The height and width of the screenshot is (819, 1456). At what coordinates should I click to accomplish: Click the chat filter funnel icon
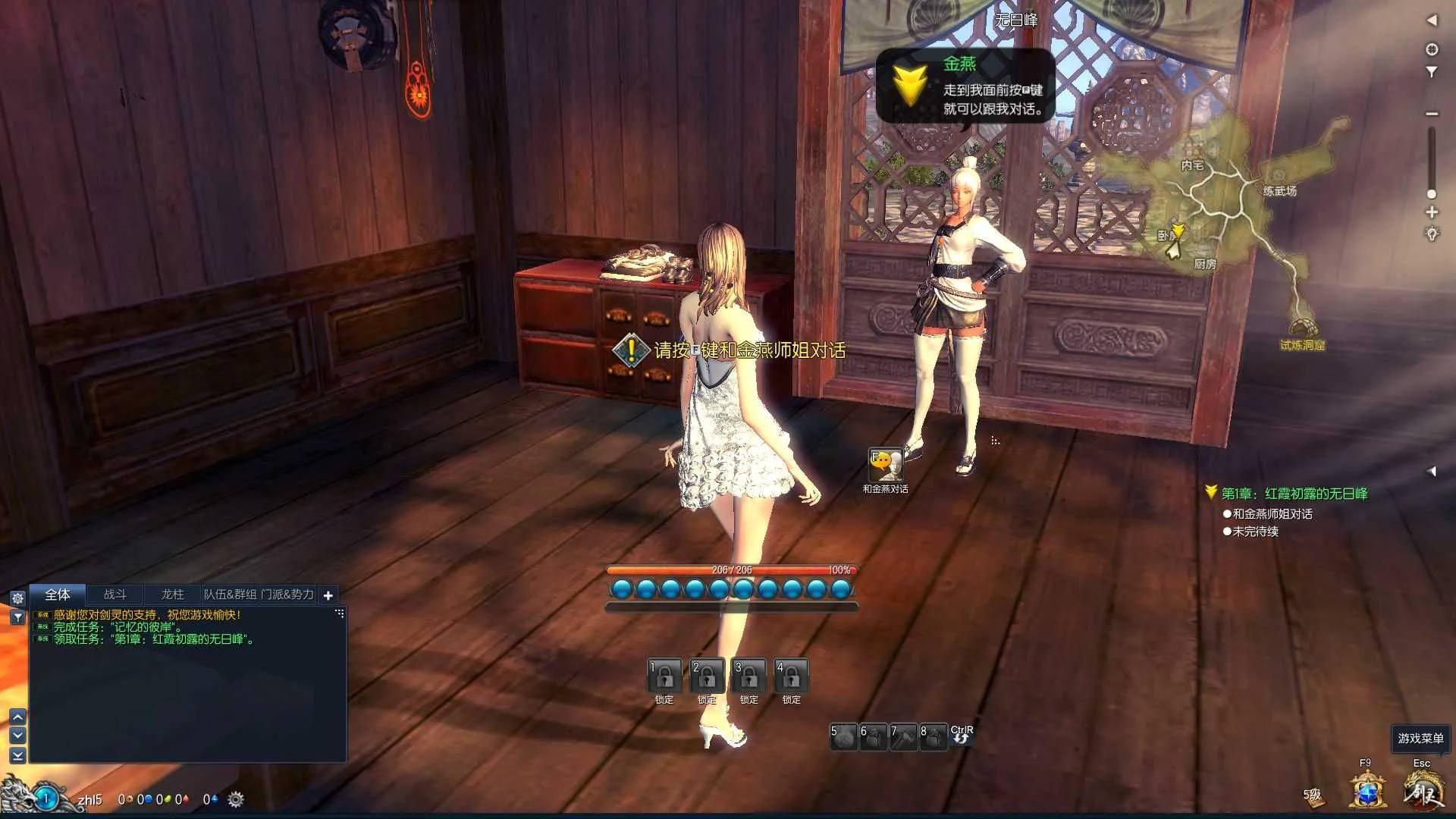pos(17,618)
